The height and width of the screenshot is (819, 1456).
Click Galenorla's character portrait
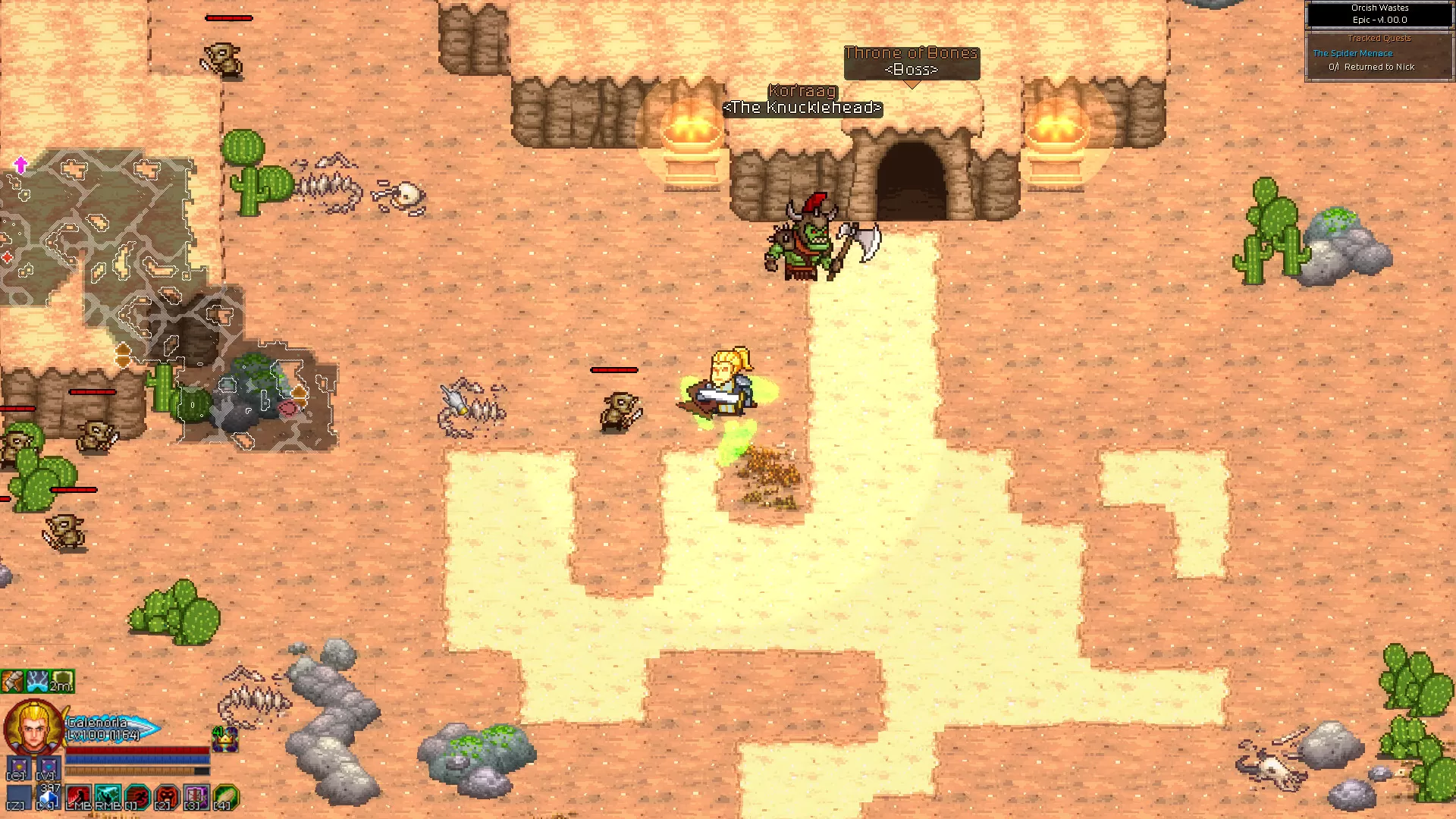[x=32, y=726]
